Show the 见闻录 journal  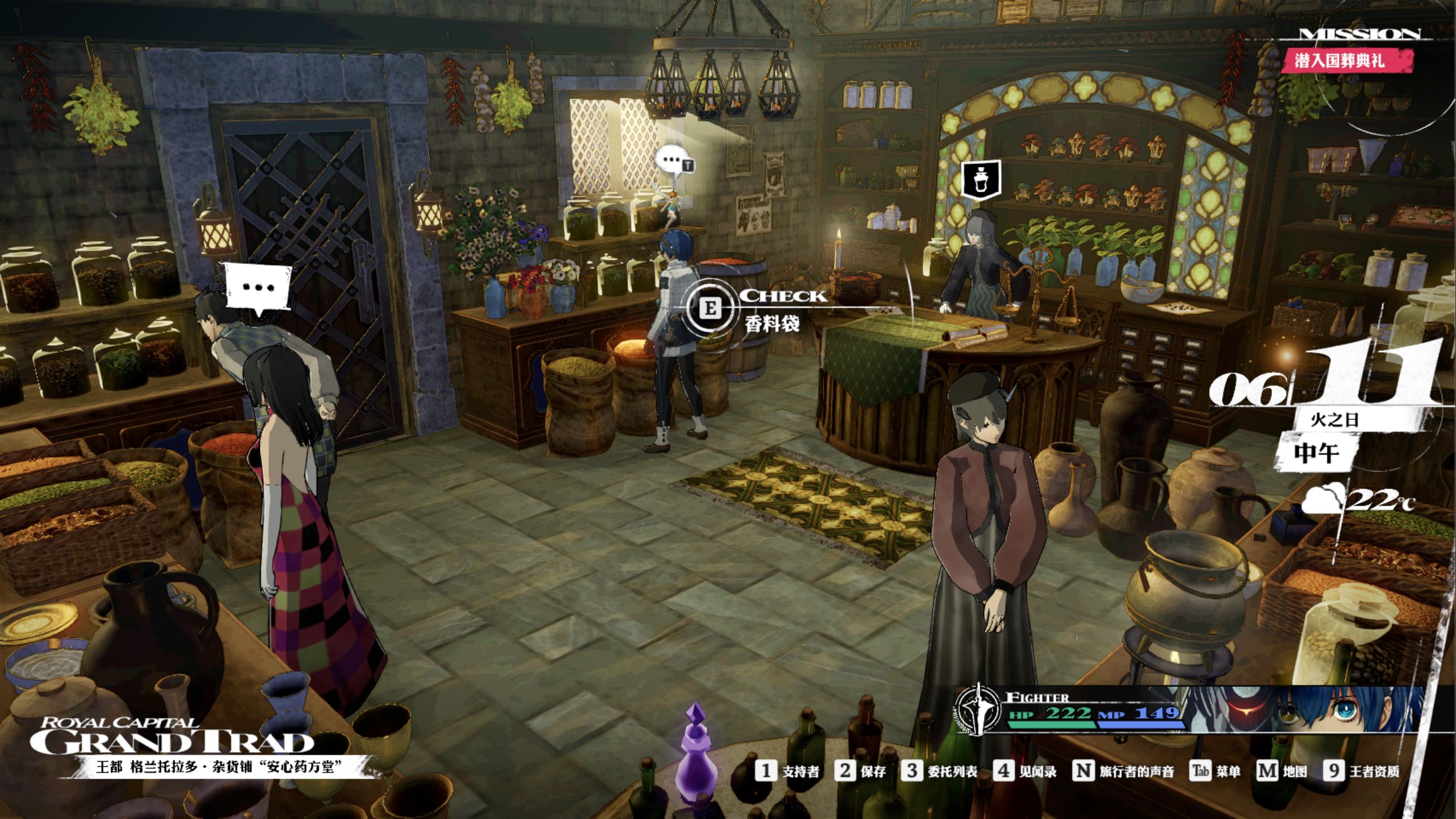point(1025,771)
